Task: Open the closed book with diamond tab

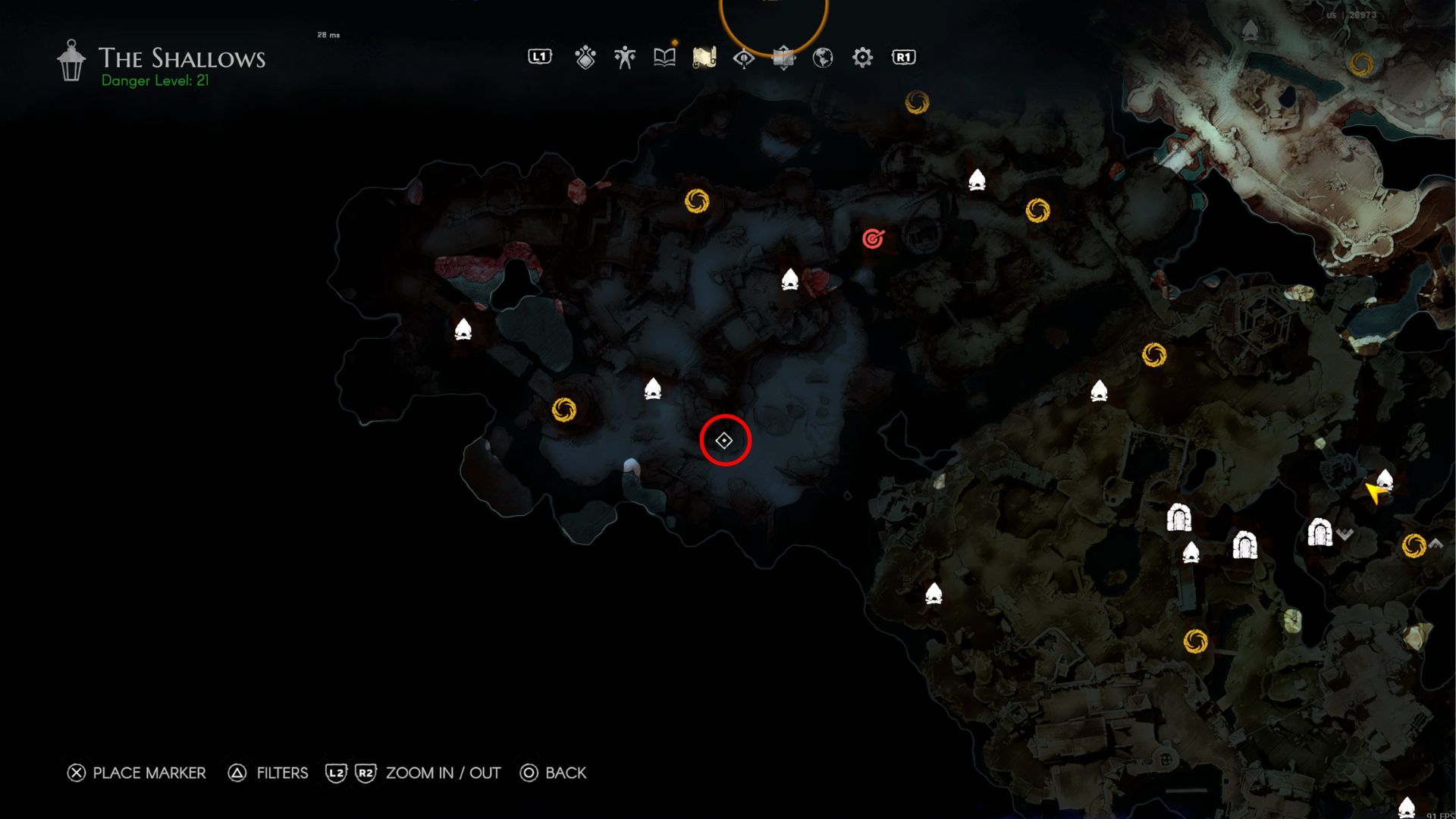Action: click(783, 58)
